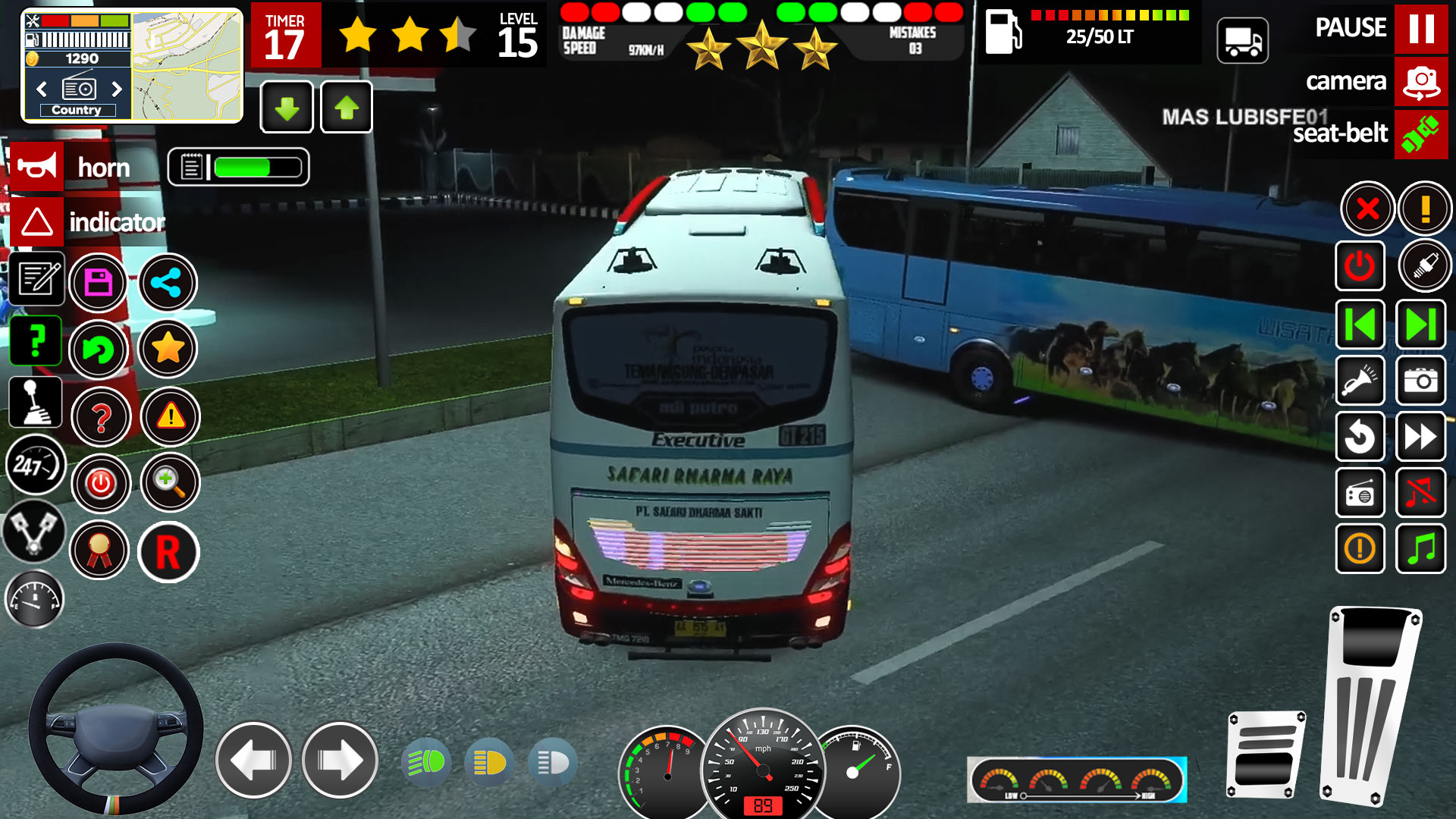Turn on the hazard indicator triangle
Screen dimensions: 1456x819
(36, 222)
